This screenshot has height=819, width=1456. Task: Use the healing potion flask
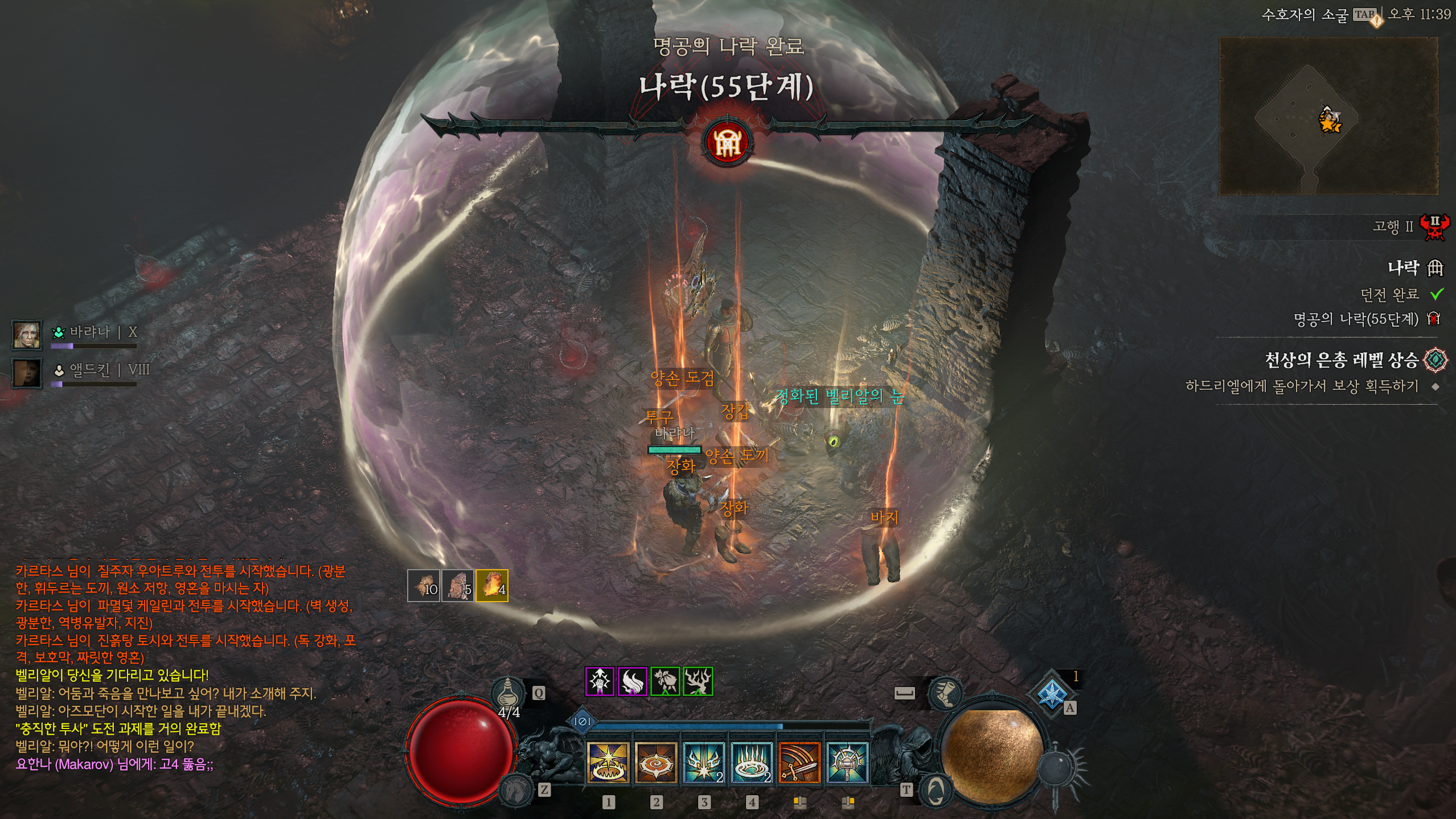coord(507,693)
